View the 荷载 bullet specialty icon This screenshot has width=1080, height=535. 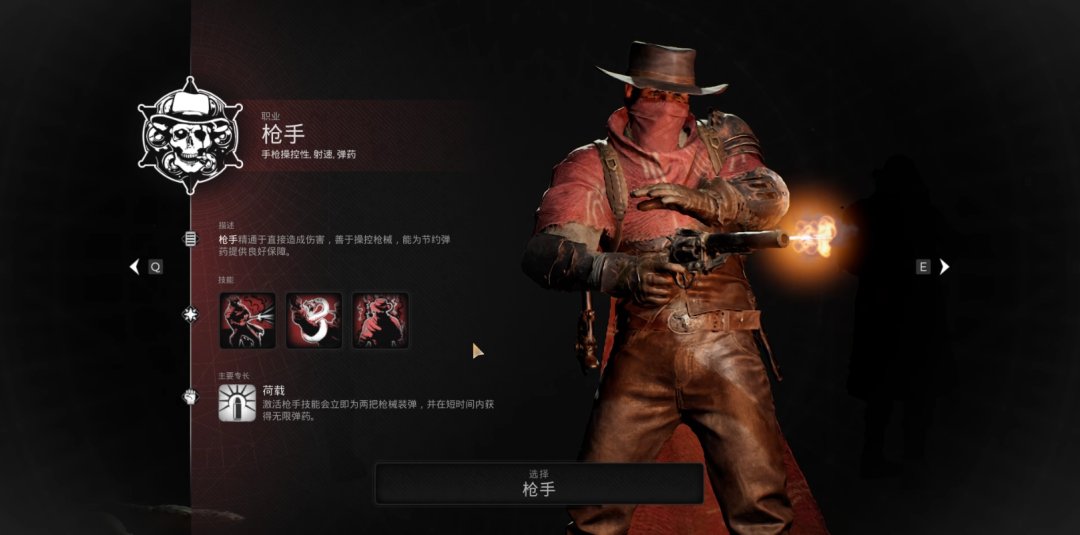[237, 402]
